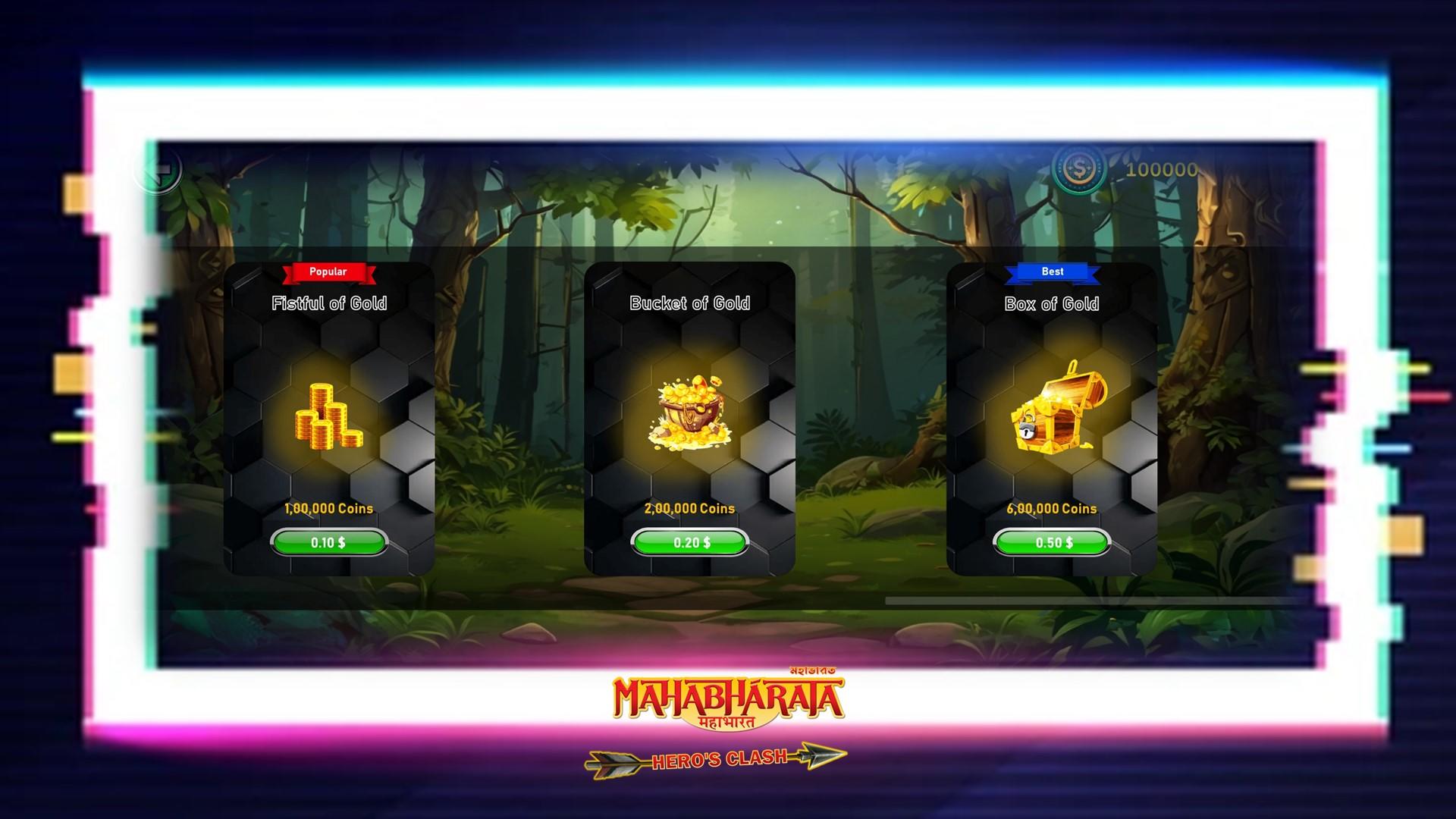Purchase coins with the 0.10 $ button

(x=329, y=541)
